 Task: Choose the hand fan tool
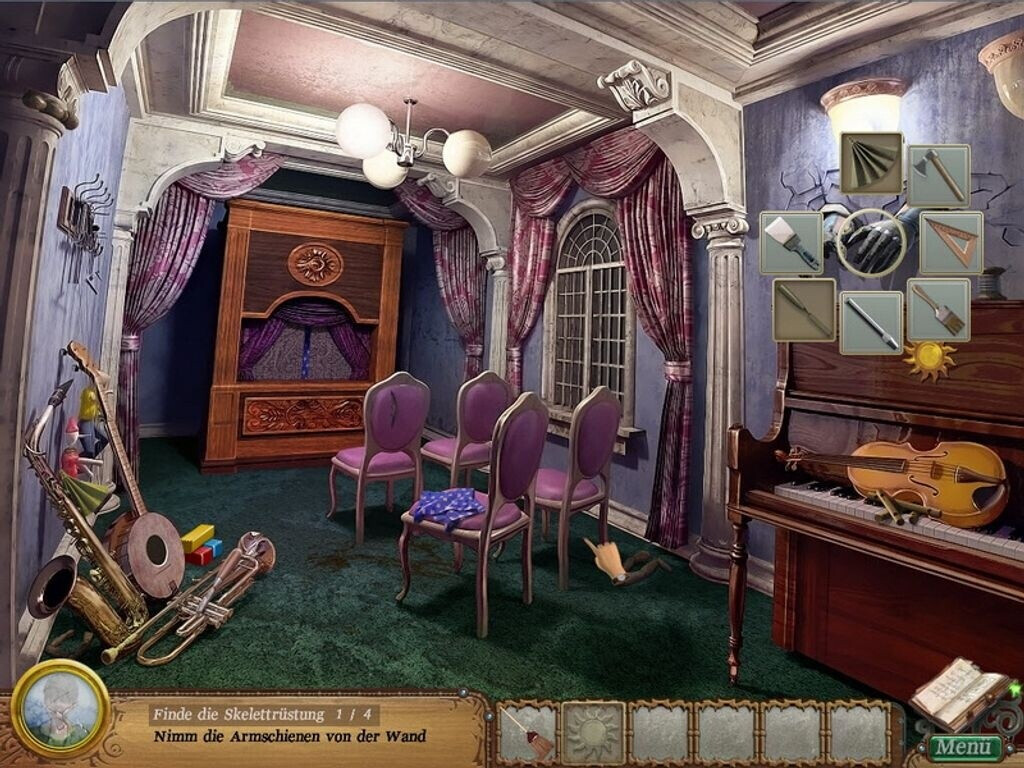tap(871, 162)
